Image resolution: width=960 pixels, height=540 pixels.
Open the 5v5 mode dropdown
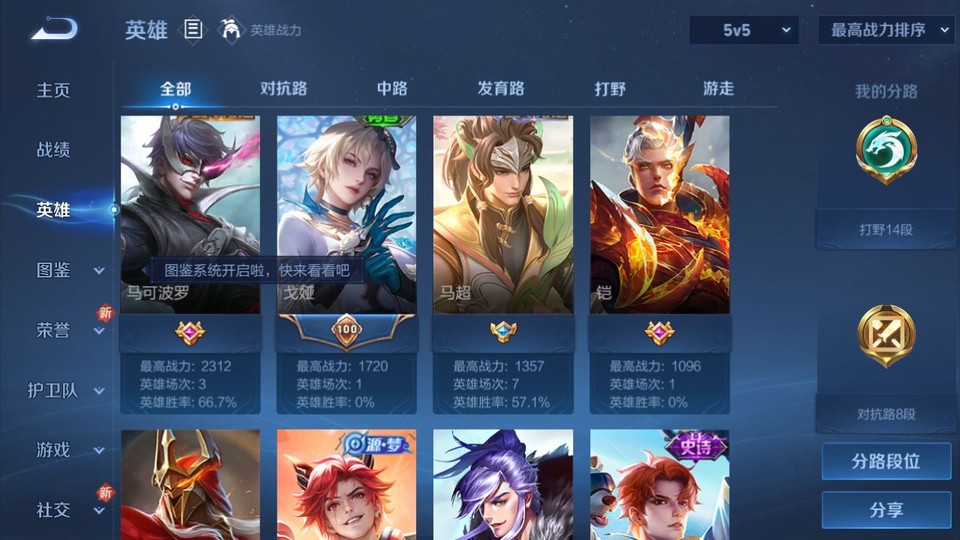(x=744, y=31)
